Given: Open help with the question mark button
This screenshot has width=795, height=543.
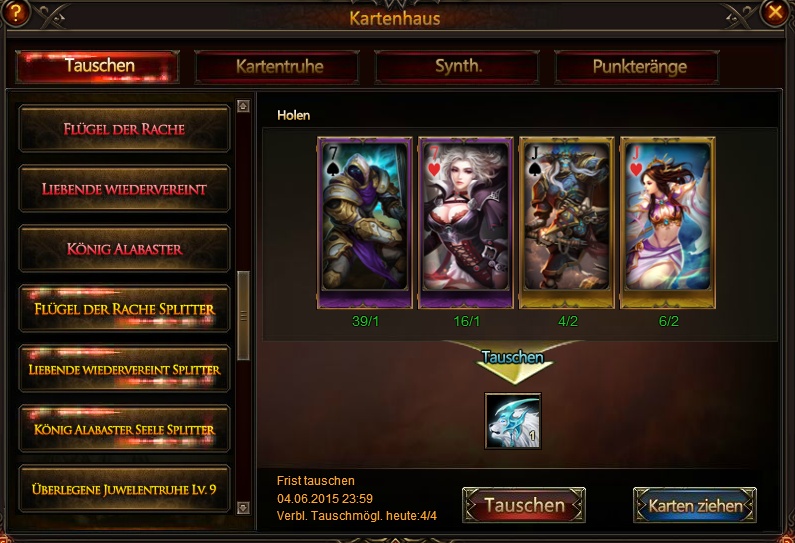Looking at the screenshot, I should (x=17, y=13).
